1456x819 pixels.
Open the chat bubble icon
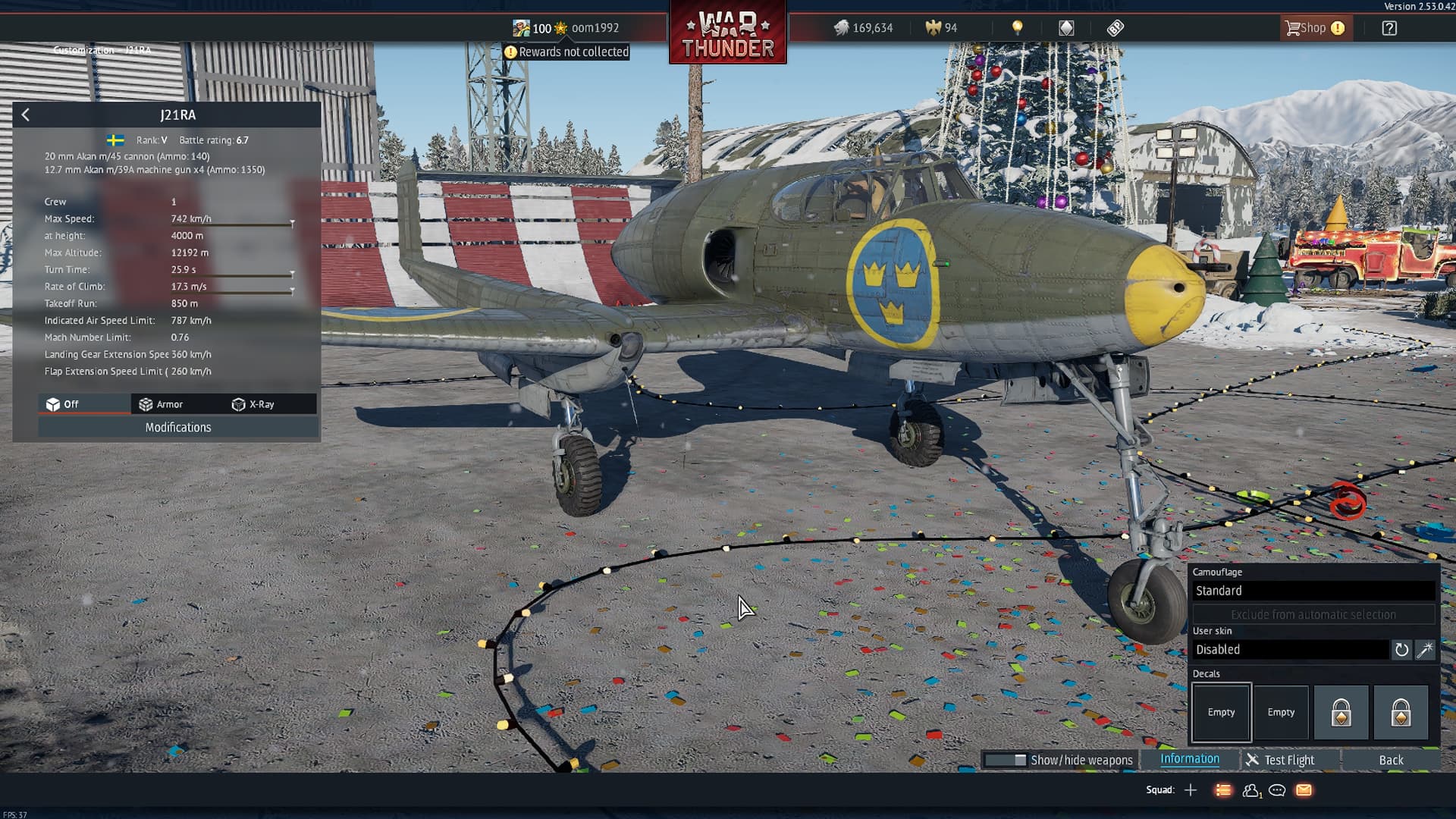1277,790
